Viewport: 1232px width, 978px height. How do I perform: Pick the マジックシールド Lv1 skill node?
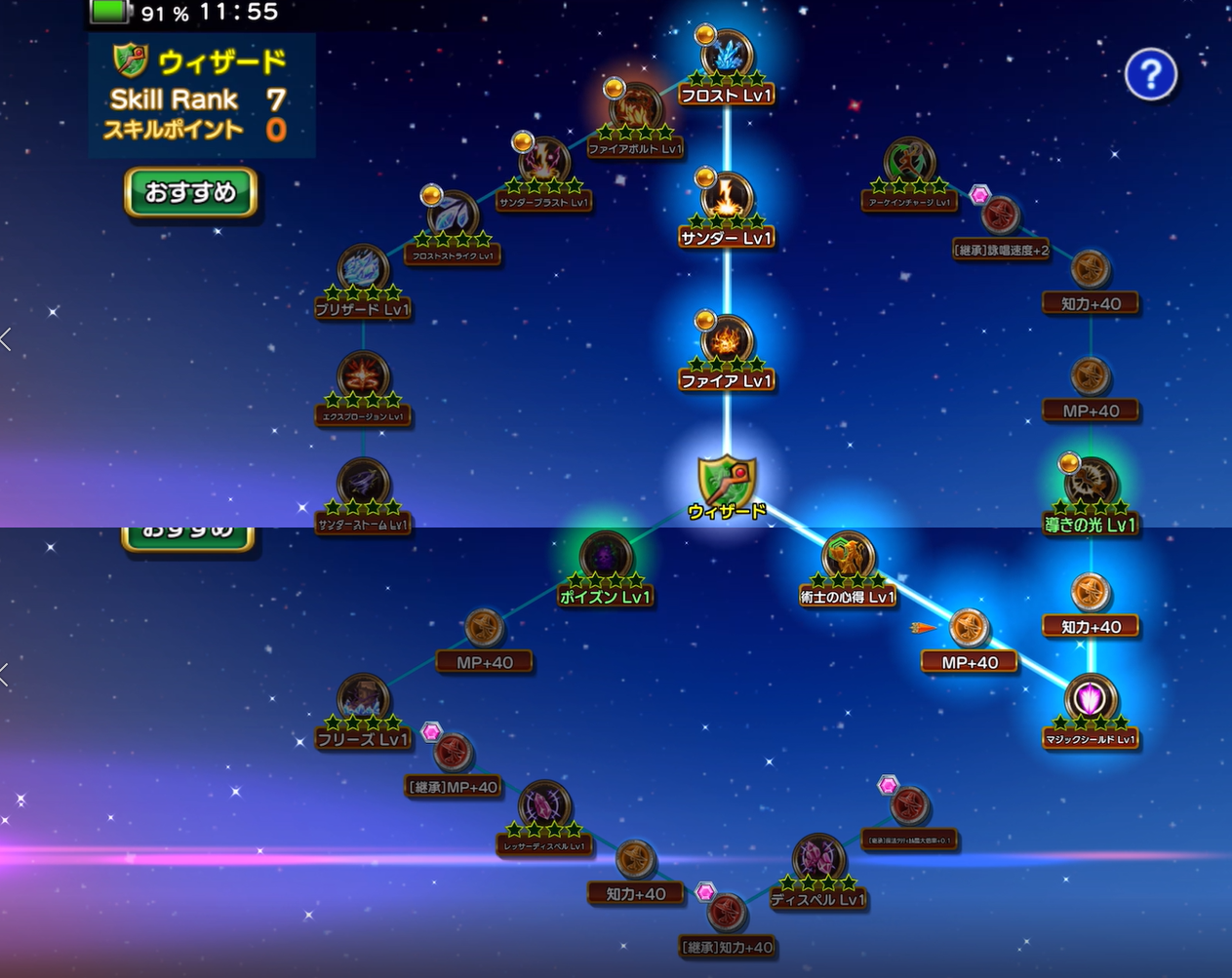pos(1091,699)
